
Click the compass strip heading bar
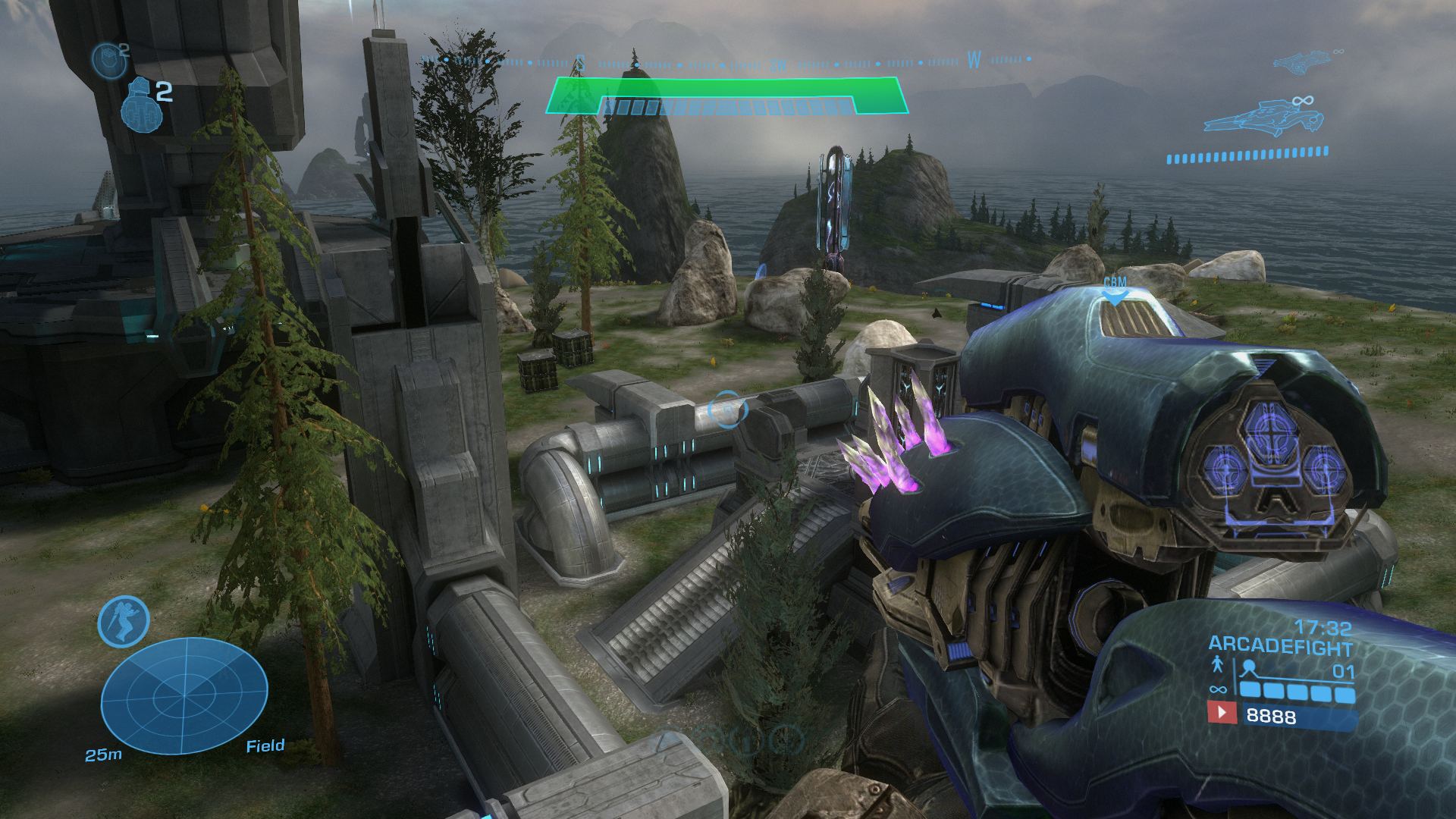(726, 62)
